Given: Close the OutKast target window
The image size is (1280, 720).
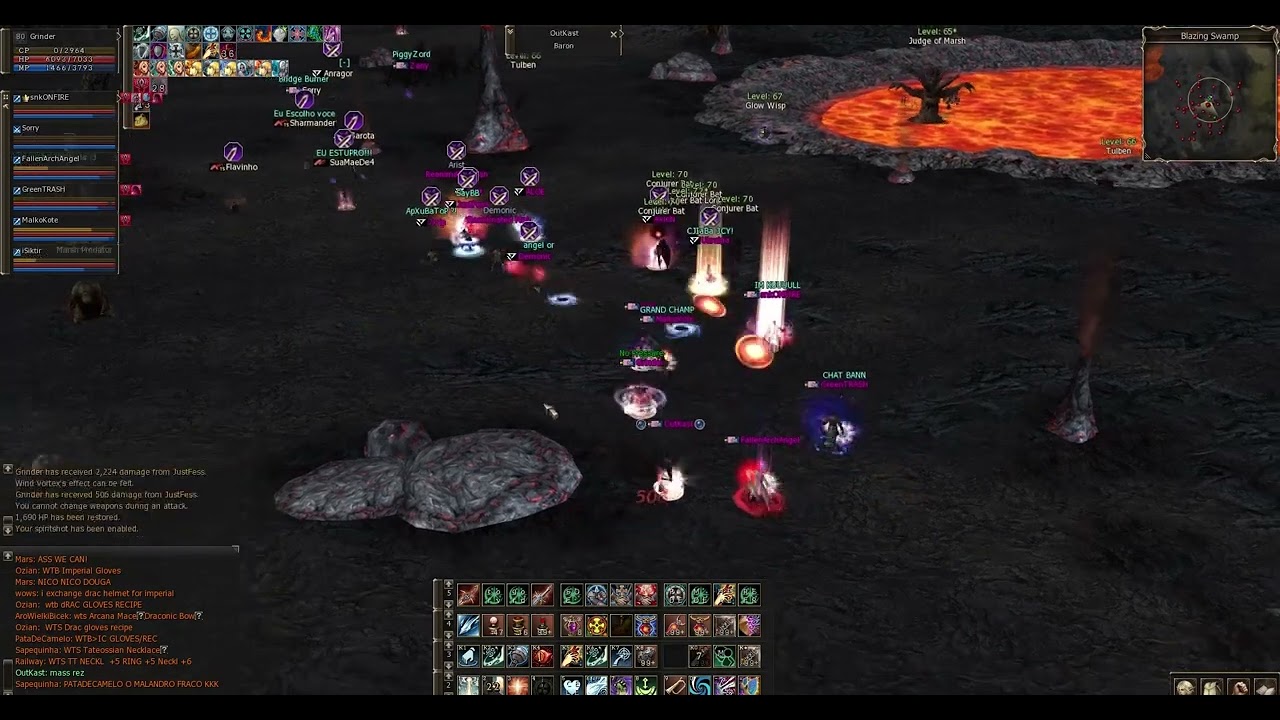Looking at the screenshot, I should coord(614,34).
